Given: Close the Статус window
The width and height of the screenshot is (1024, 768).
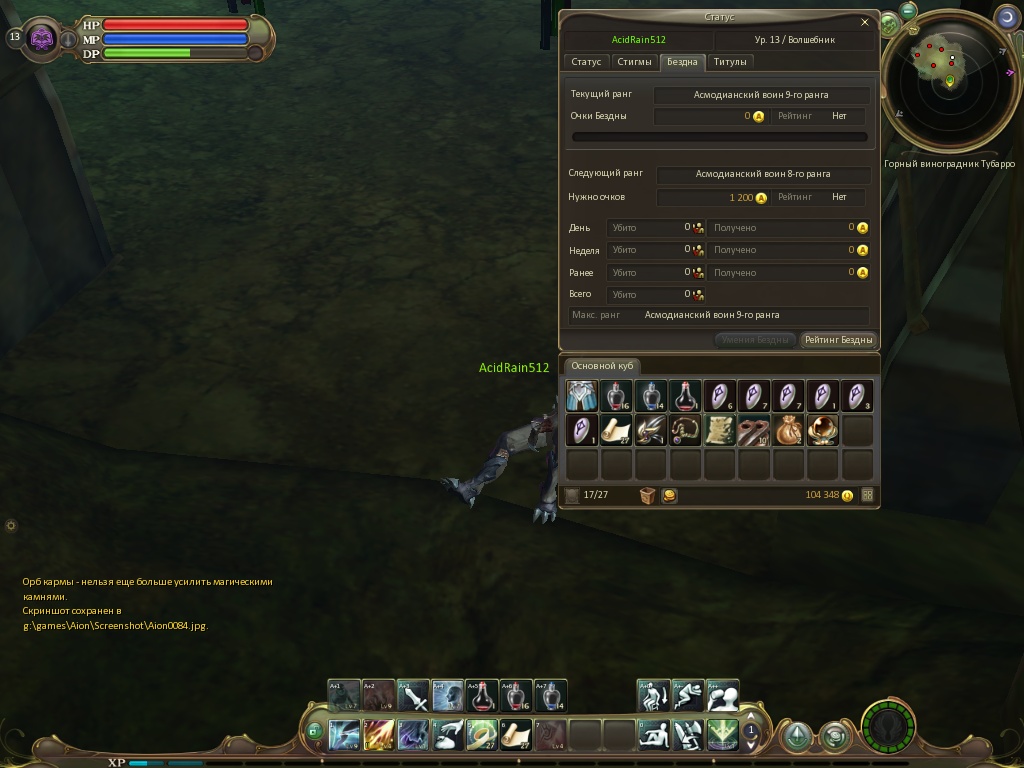Looking at the screenshot, I should pyautogui.click(x=865, y=22).
